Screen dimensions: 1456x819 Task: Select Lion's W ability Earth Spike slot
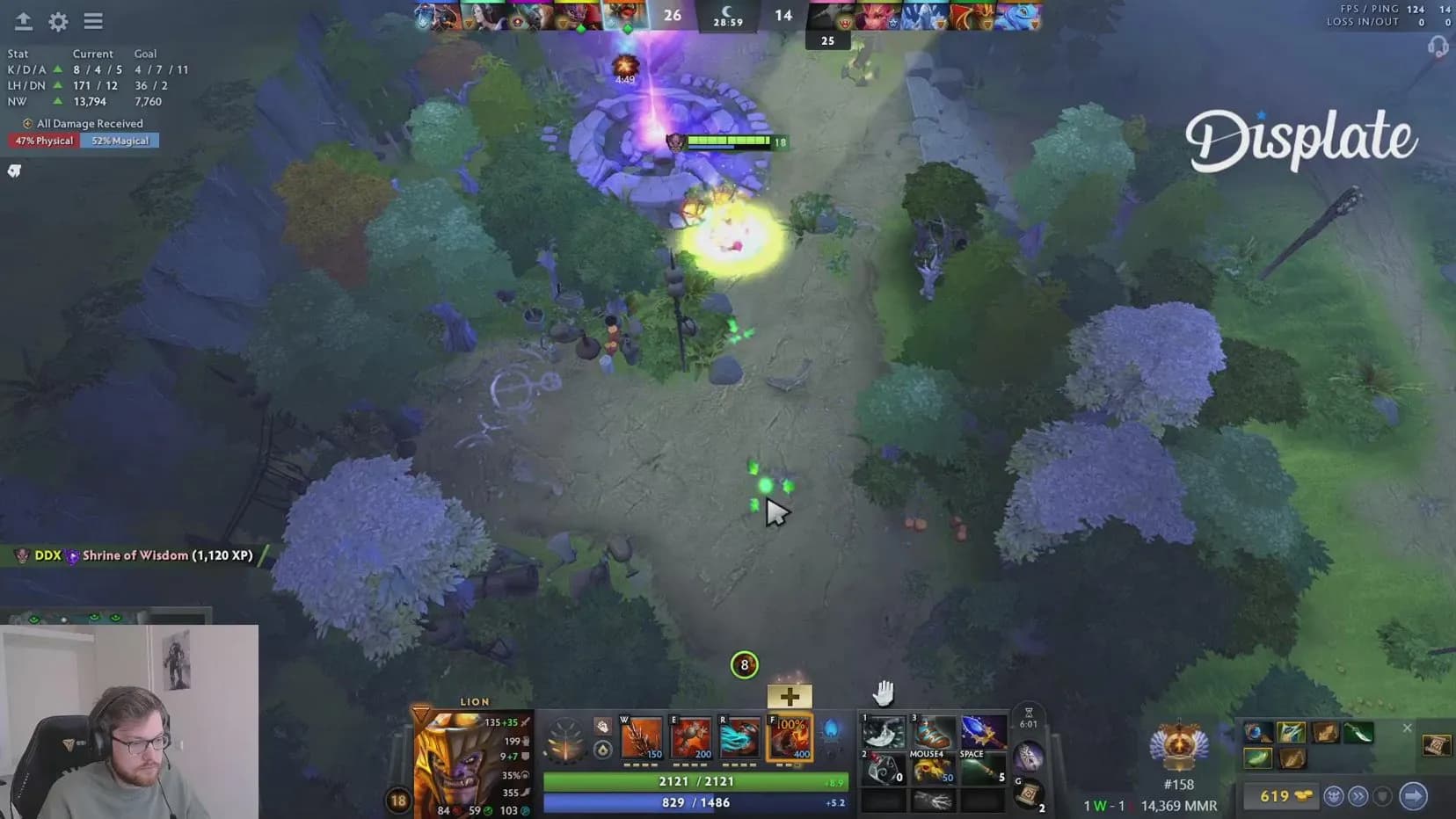click(x=641, y=738)
